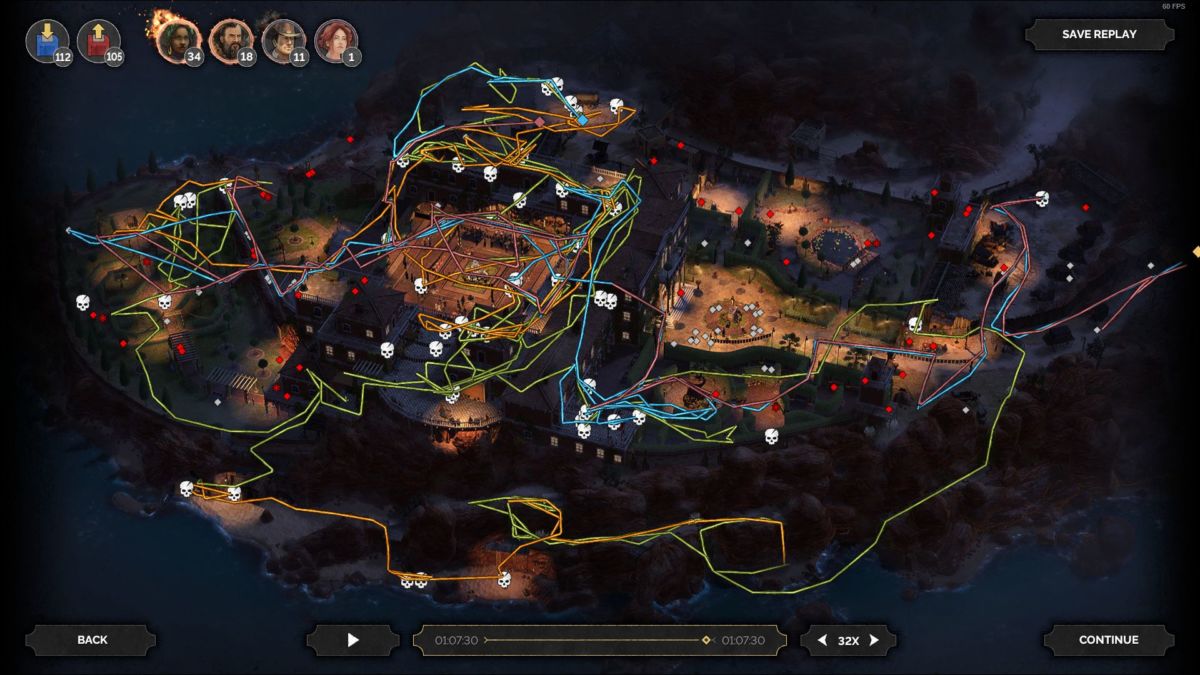The image size is (1200, 675).
Task: Select the red quick-load icon showing 105
Action: click(98, 42)
